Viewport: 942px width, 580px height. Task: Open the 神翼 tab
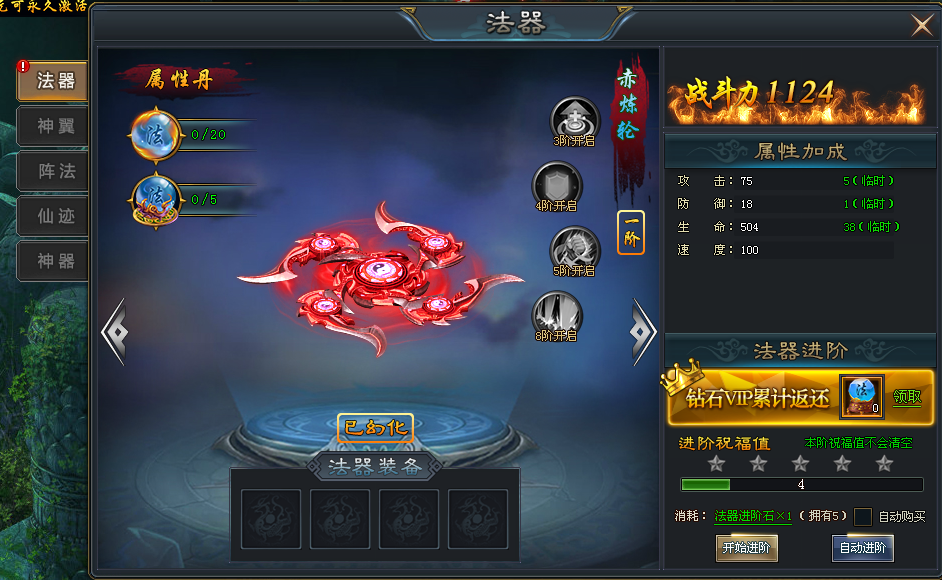(53, 126)
